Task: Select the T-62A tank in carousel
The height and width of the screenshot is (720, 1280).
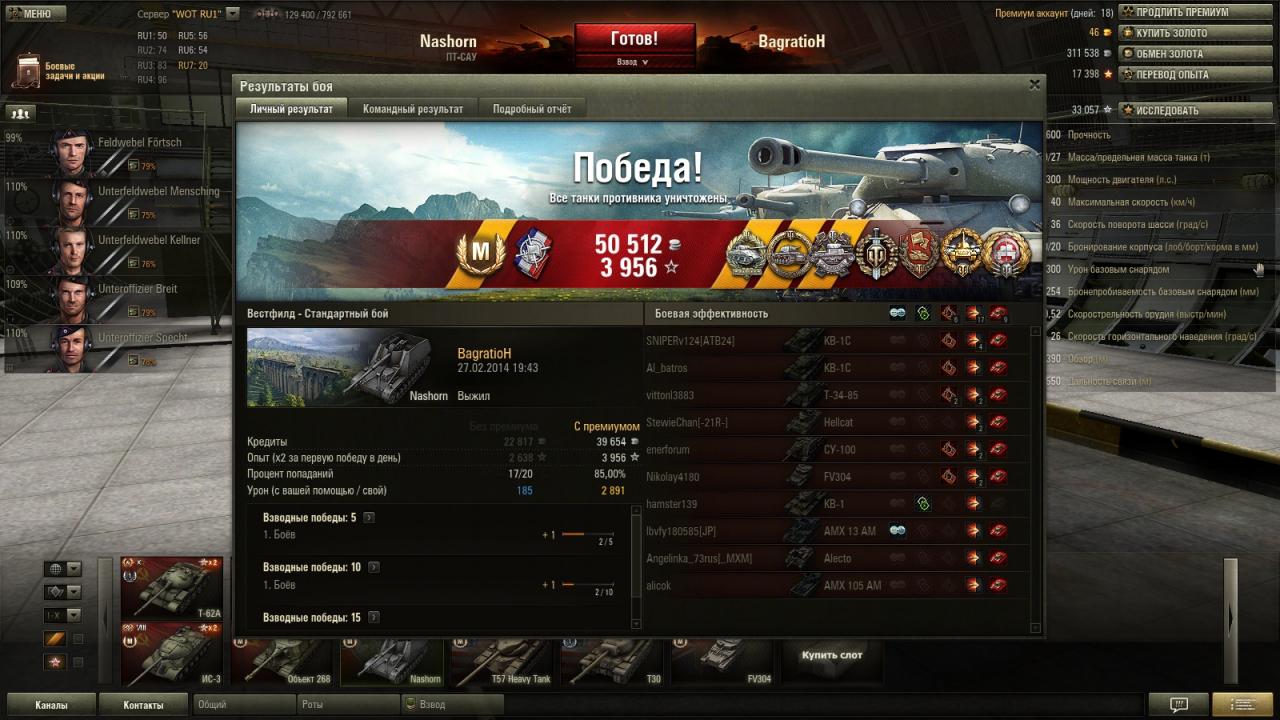Action: click(x=171, y=588)
